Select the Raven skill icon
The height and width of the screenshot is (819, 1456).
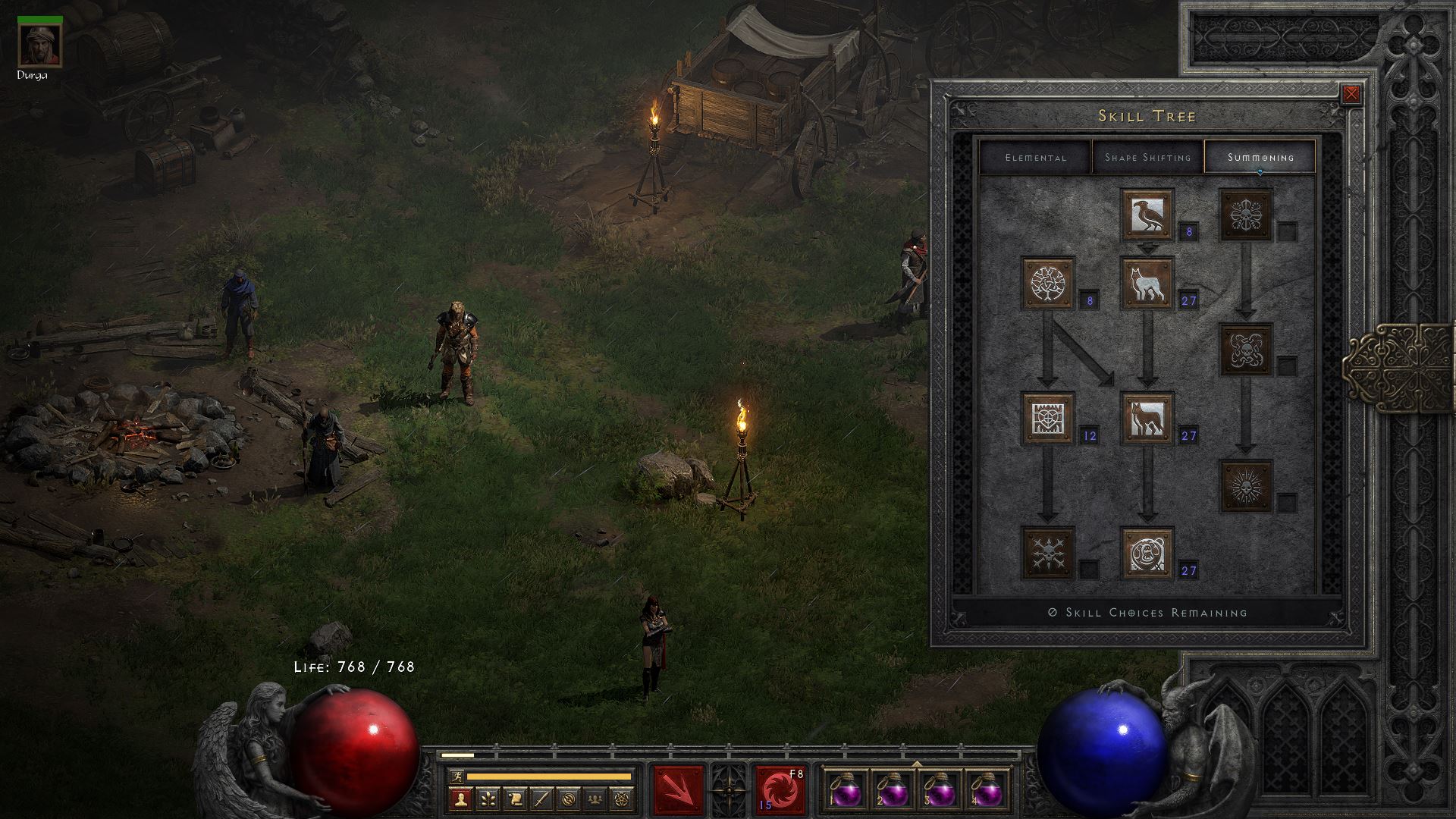click(x=1147, y=215)
